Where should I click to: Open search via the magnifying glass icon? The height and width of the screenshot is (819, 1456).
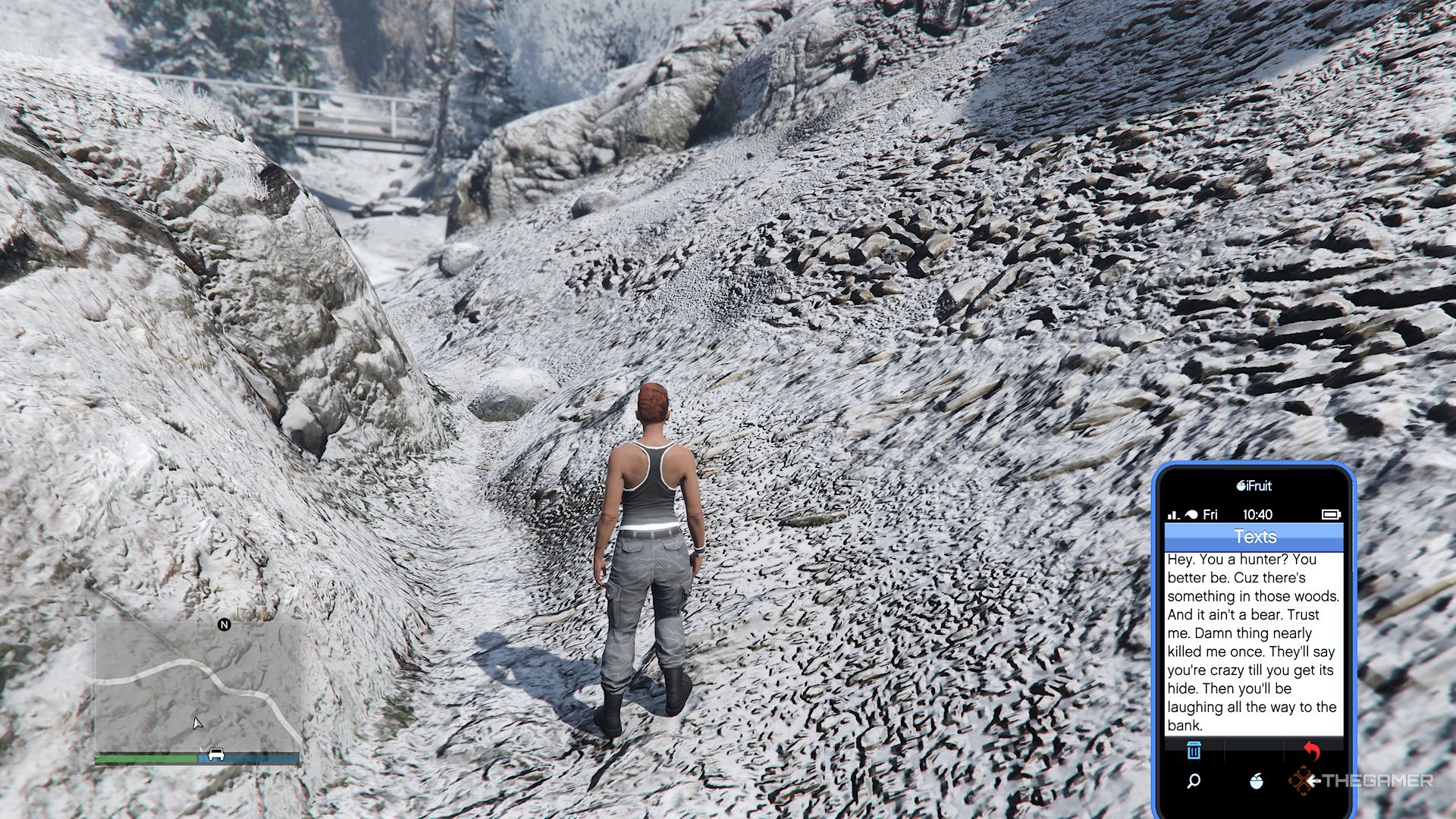click(x=1193, y=781)
